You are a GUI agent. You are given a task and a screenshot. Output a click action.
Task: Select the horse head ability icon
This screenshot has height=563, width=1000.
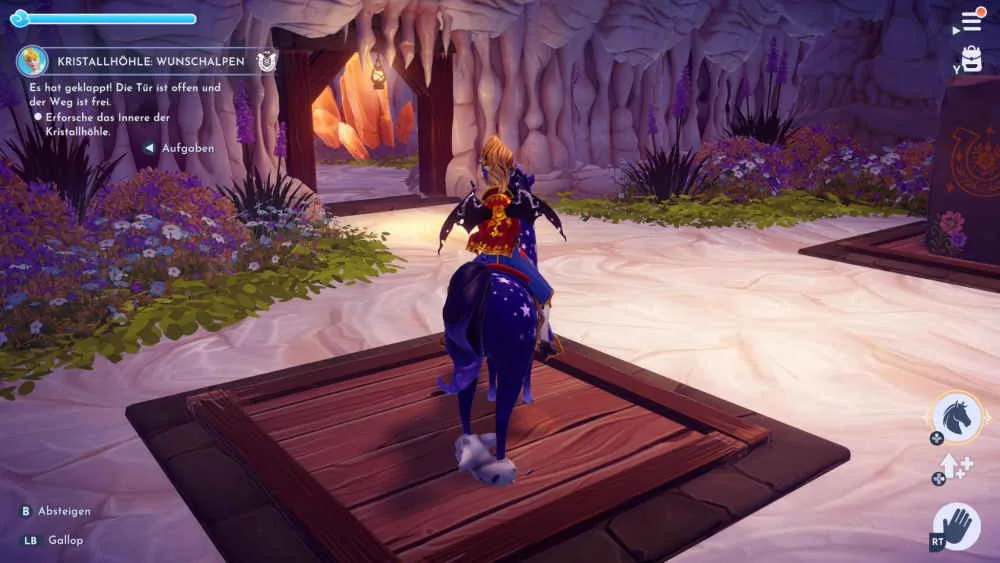(956, 416)
